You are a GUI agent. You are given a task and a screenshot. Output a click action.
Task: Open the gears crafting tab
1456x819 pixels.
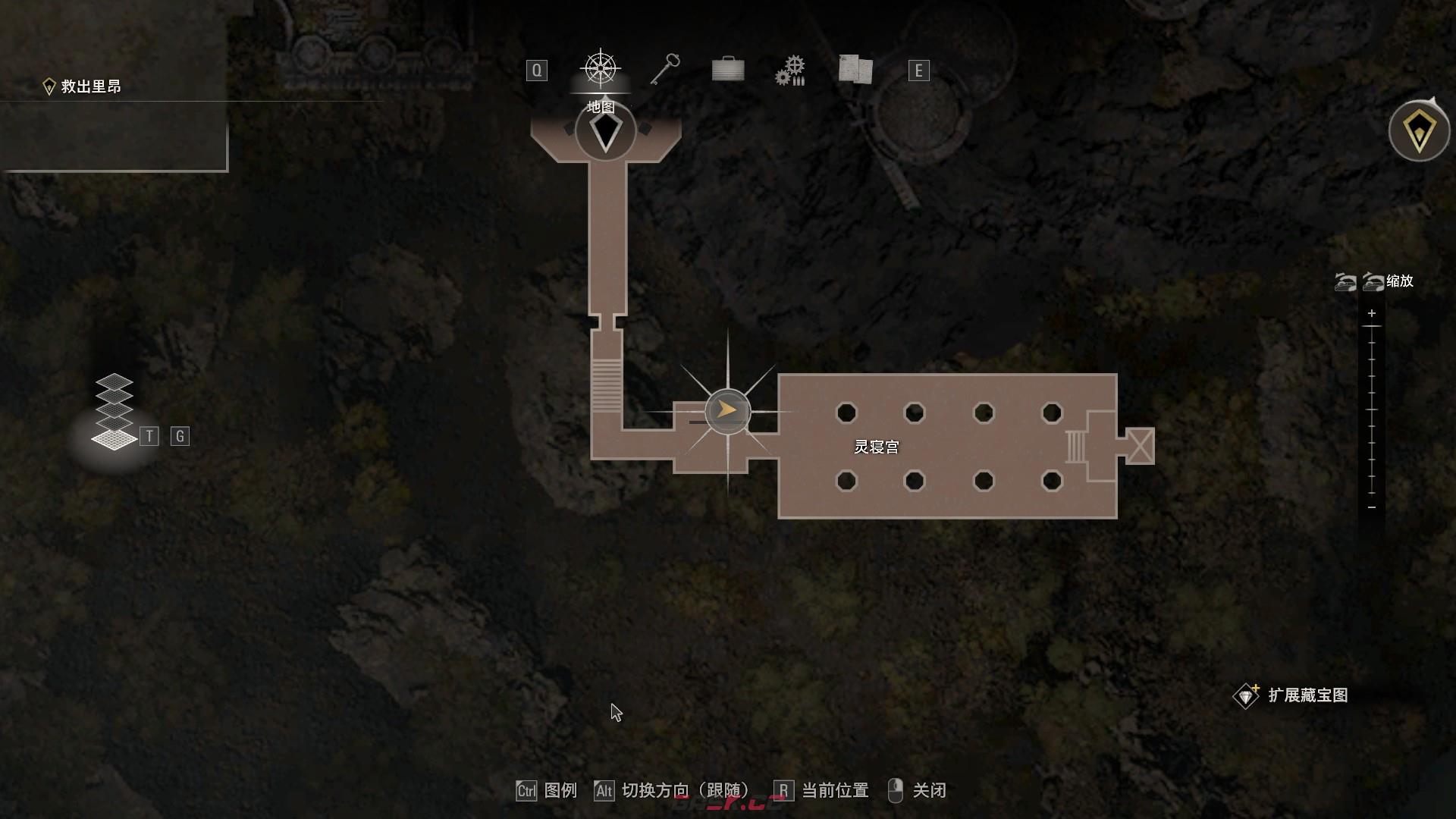(790, 71)
